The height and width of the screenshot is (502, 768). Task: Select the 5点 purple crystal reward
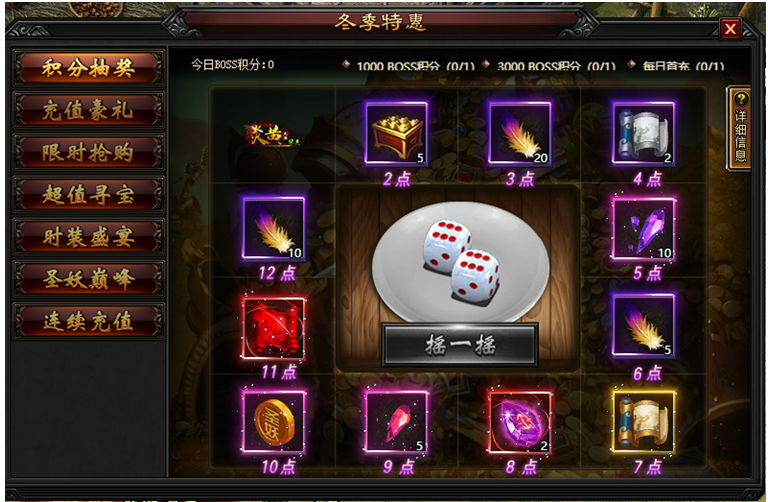coord(643,228)
